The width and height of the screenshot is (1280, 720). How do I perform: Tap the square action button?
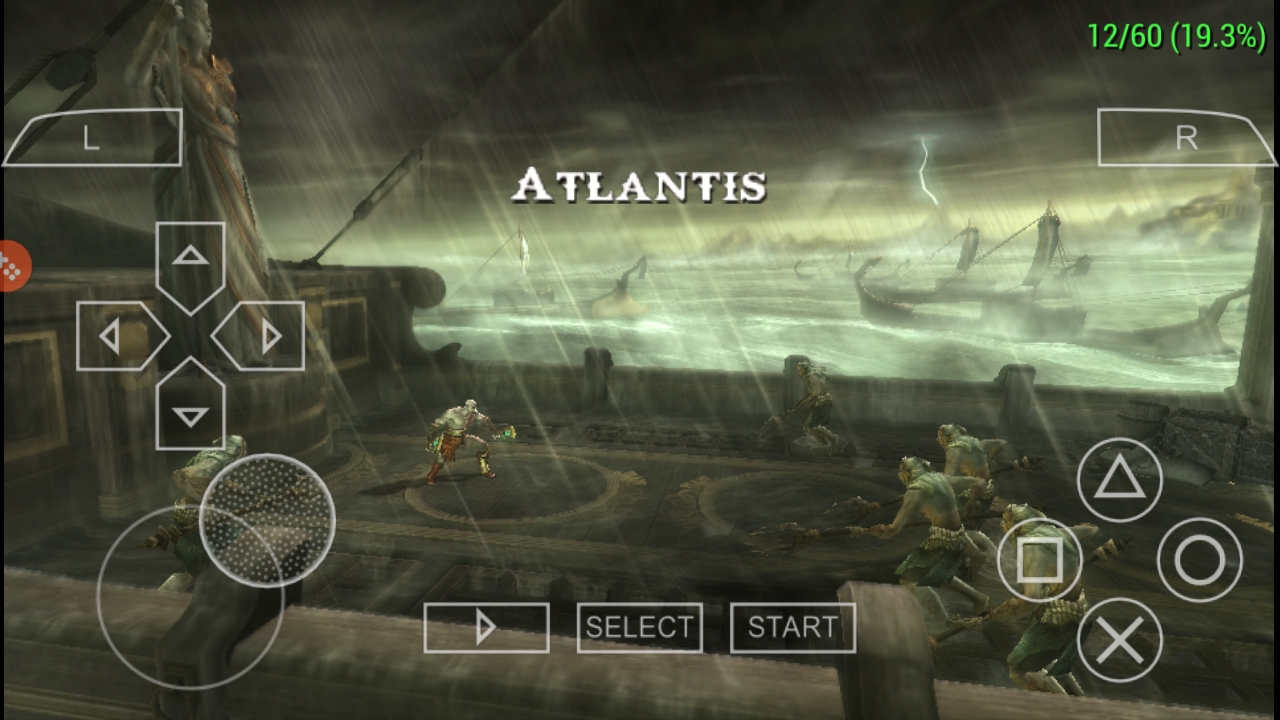point(1040,561)
